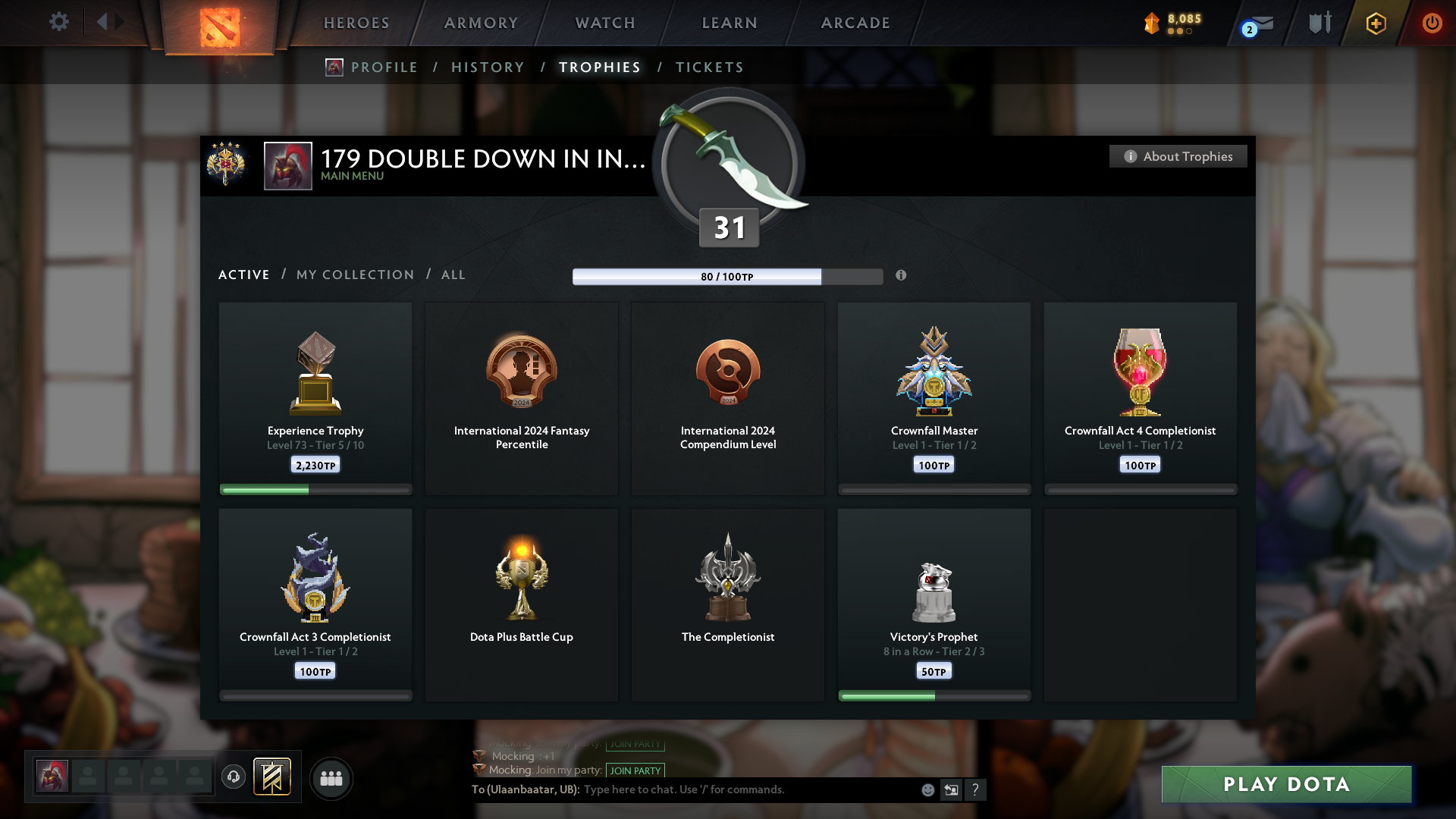1456x819 pixels.
Task: Select the ALL trophy filter
Action: pyautogui.click(x=453, y=275)
